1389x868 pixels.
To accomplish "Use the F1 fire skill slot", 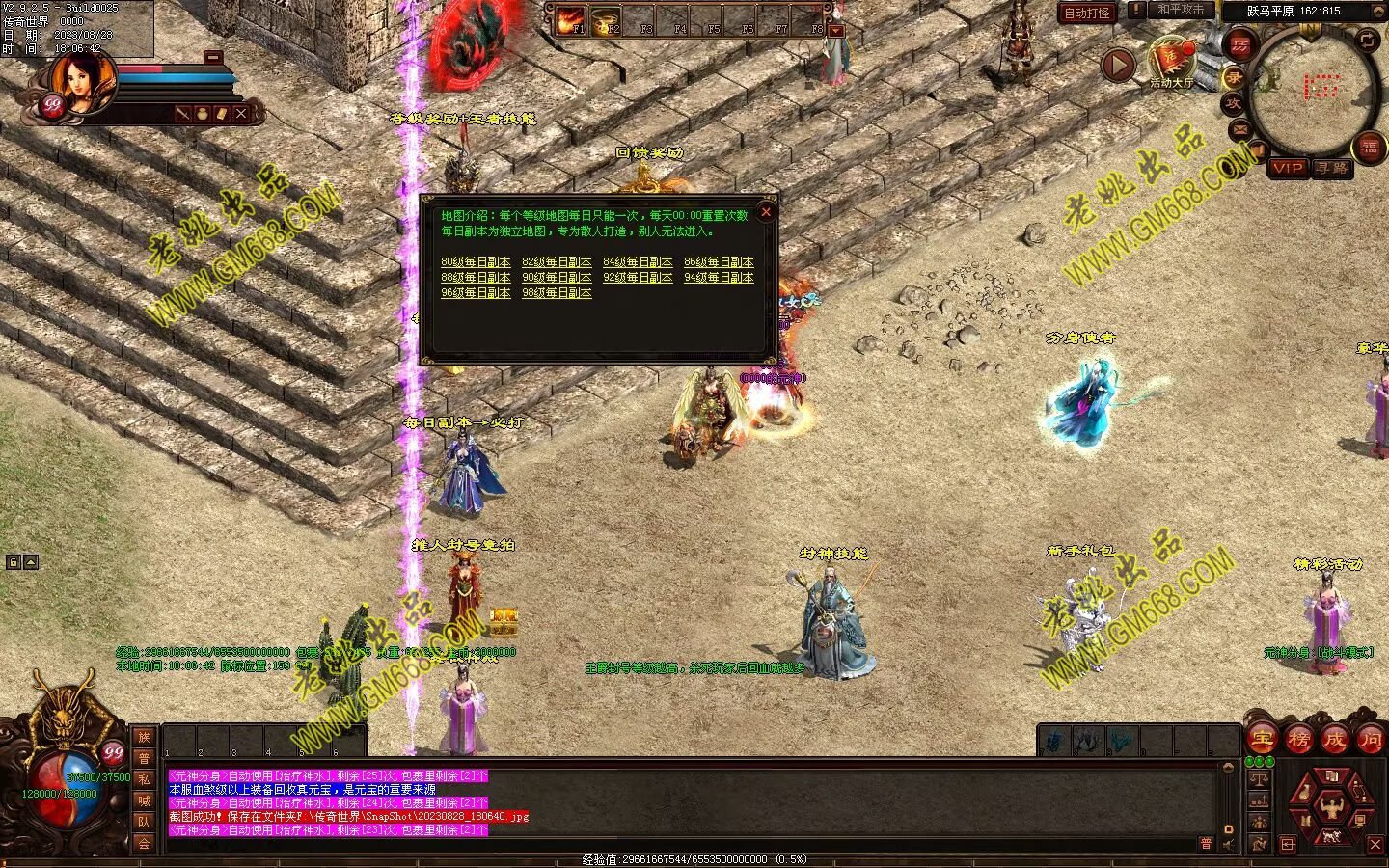I will pos(571,20).
